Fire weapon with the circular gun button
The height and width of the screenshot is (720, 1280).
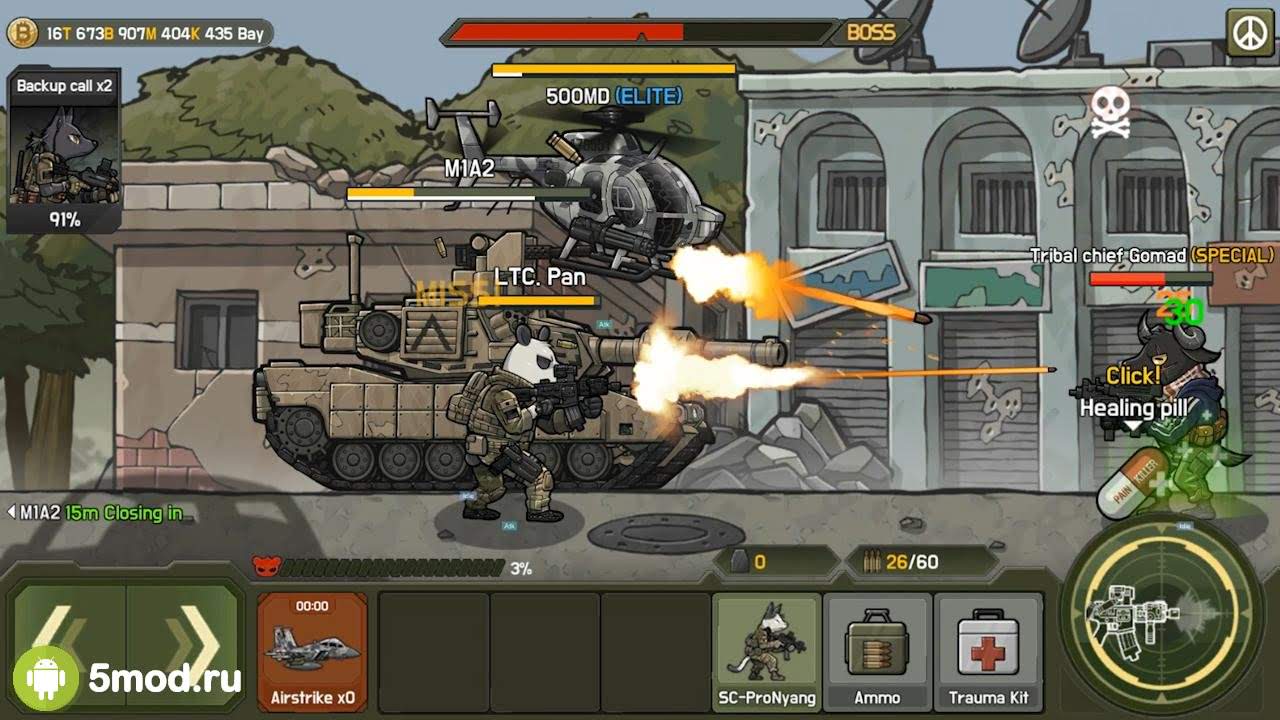point(1161,612)
